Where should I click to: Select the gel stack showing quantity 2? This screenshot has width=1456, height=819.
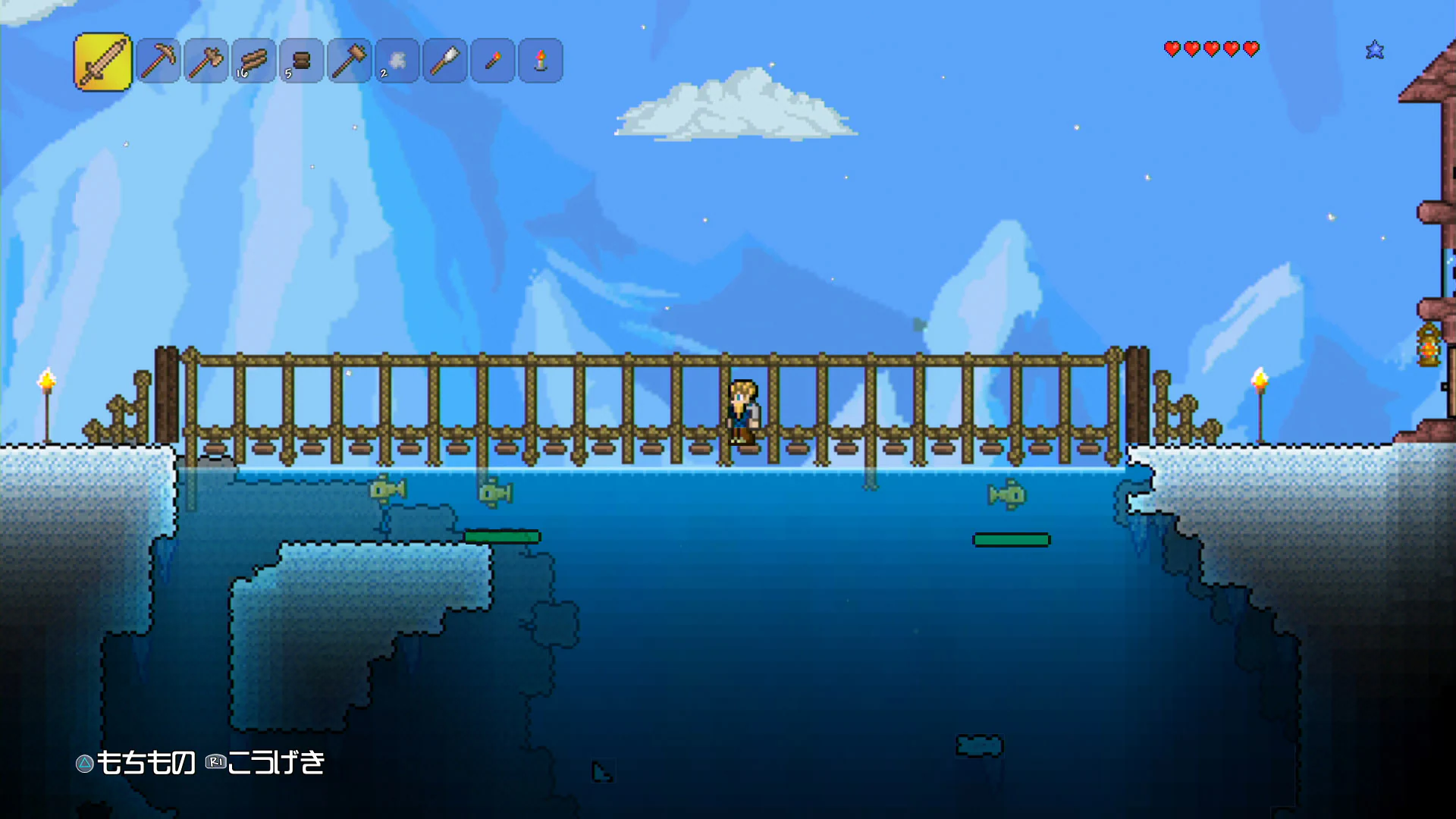click(397, 59)
